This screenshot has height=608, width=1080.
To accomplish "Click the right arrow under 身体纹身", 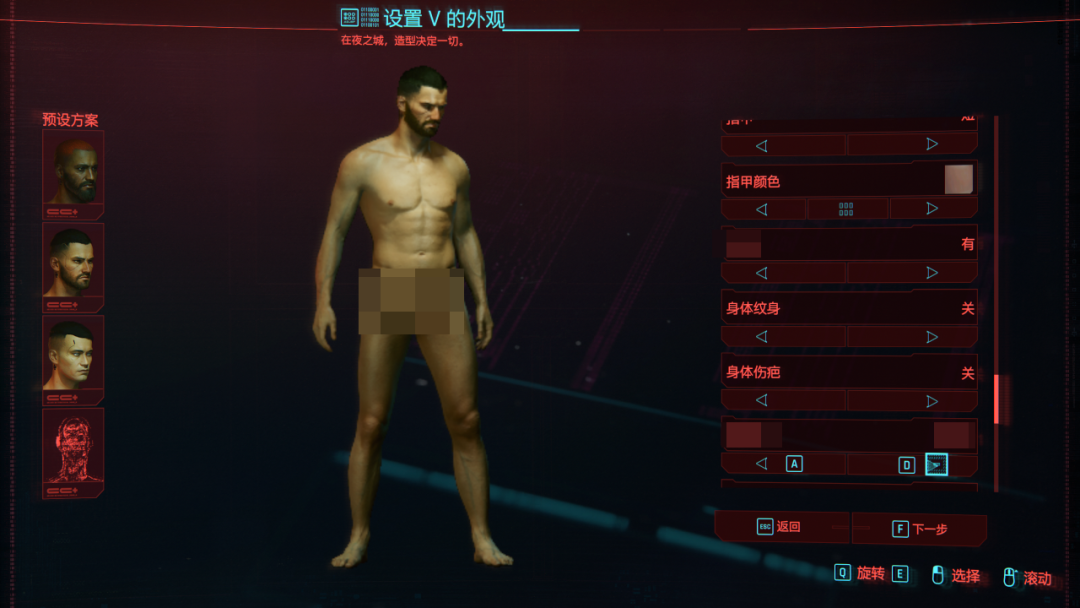I will 932,337.
